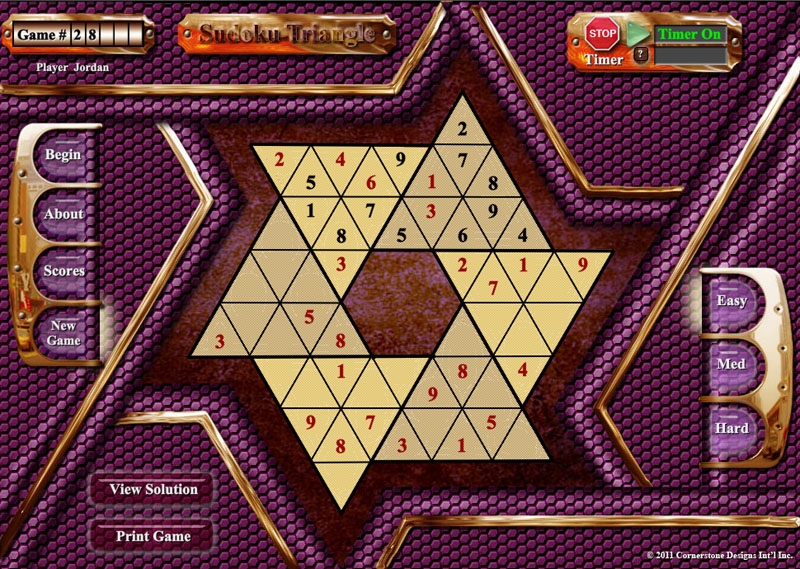Open the timer help question mark
Screen dimensions: 800x569
(641, 55)
